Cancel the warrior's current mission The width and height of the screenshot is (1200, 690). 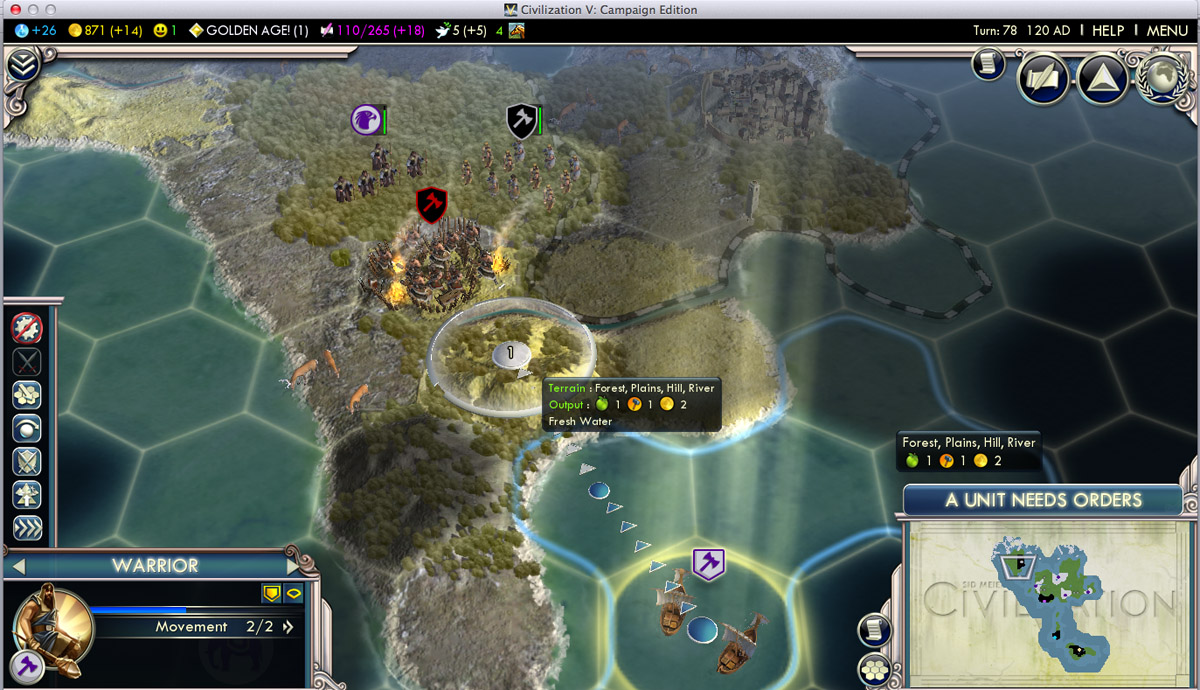27,328
